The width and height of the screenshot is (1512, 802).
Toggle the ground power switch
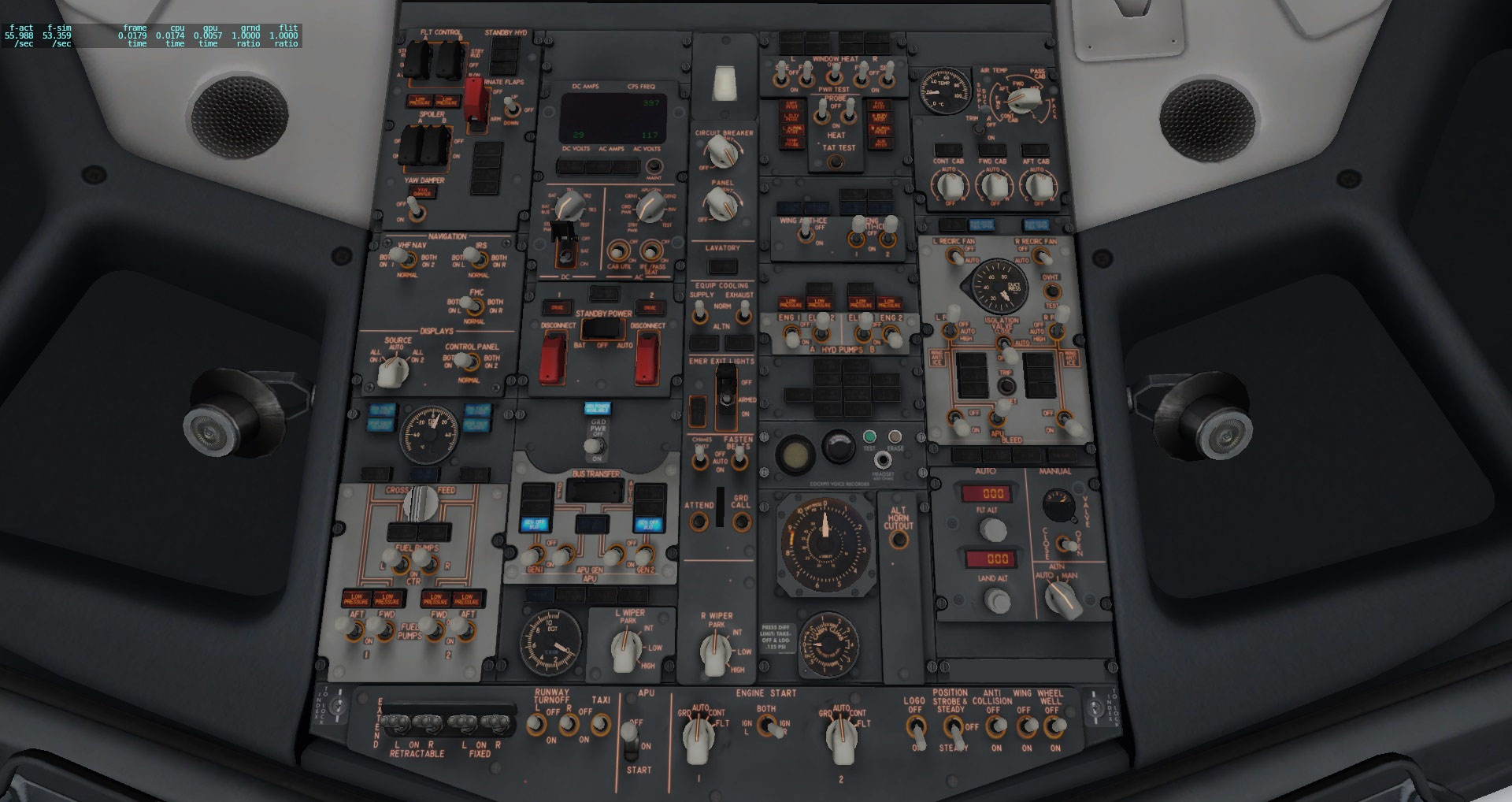coord(598,447)
